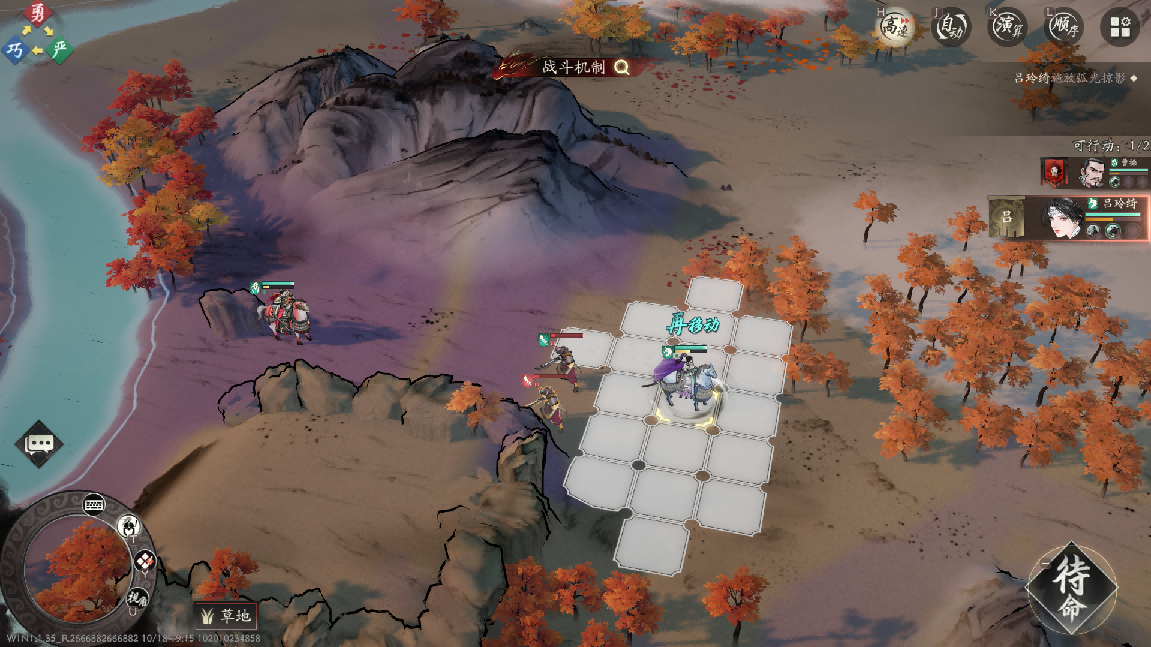Click the helmeted general icon on minimap ring
The image size is (1151, 647).
pyautogui.click(x=129, y=525)
